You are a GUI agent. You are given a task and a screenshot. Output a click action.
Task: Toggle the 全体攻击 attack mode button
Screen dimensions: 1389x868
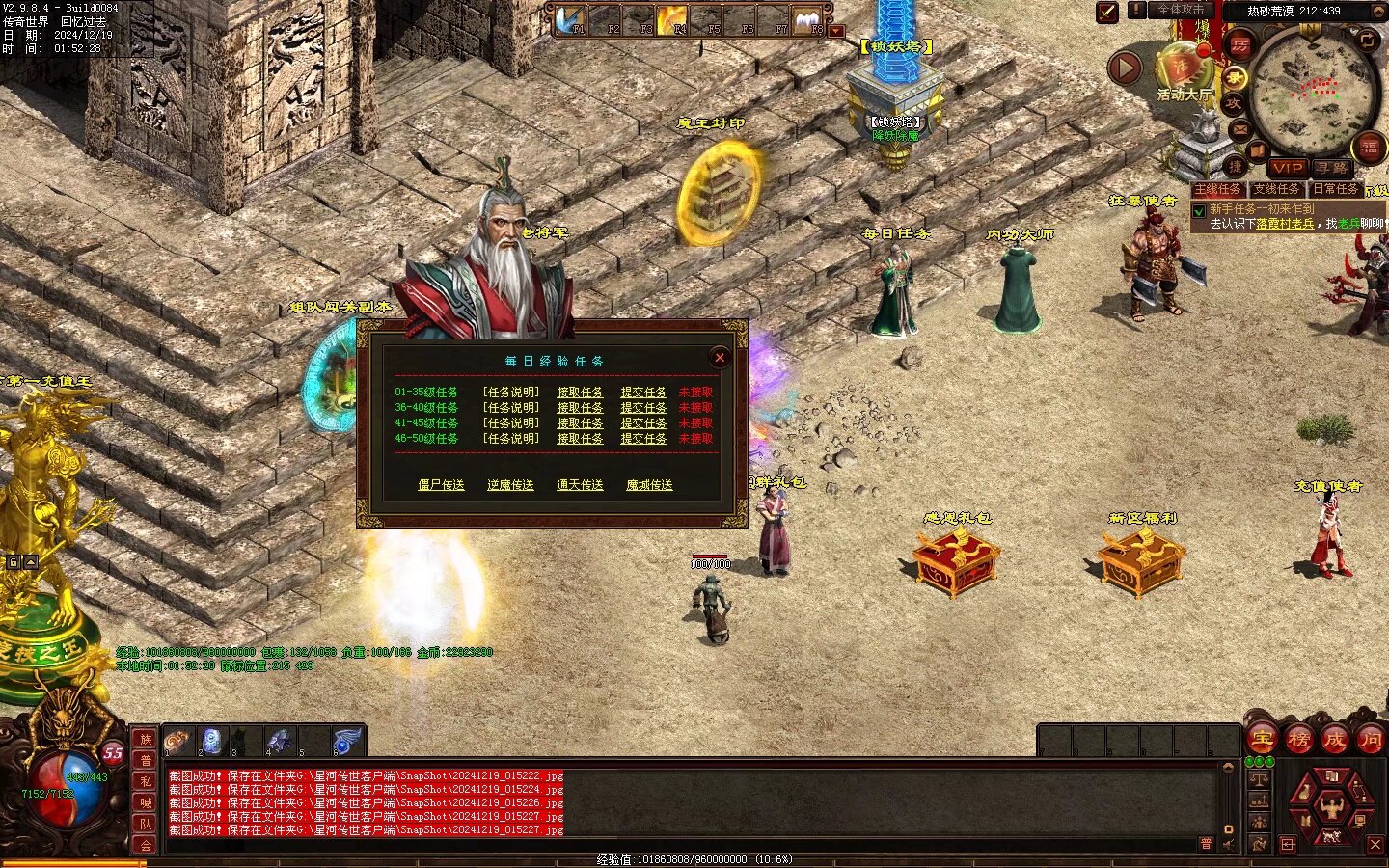tap(1181, 11)
